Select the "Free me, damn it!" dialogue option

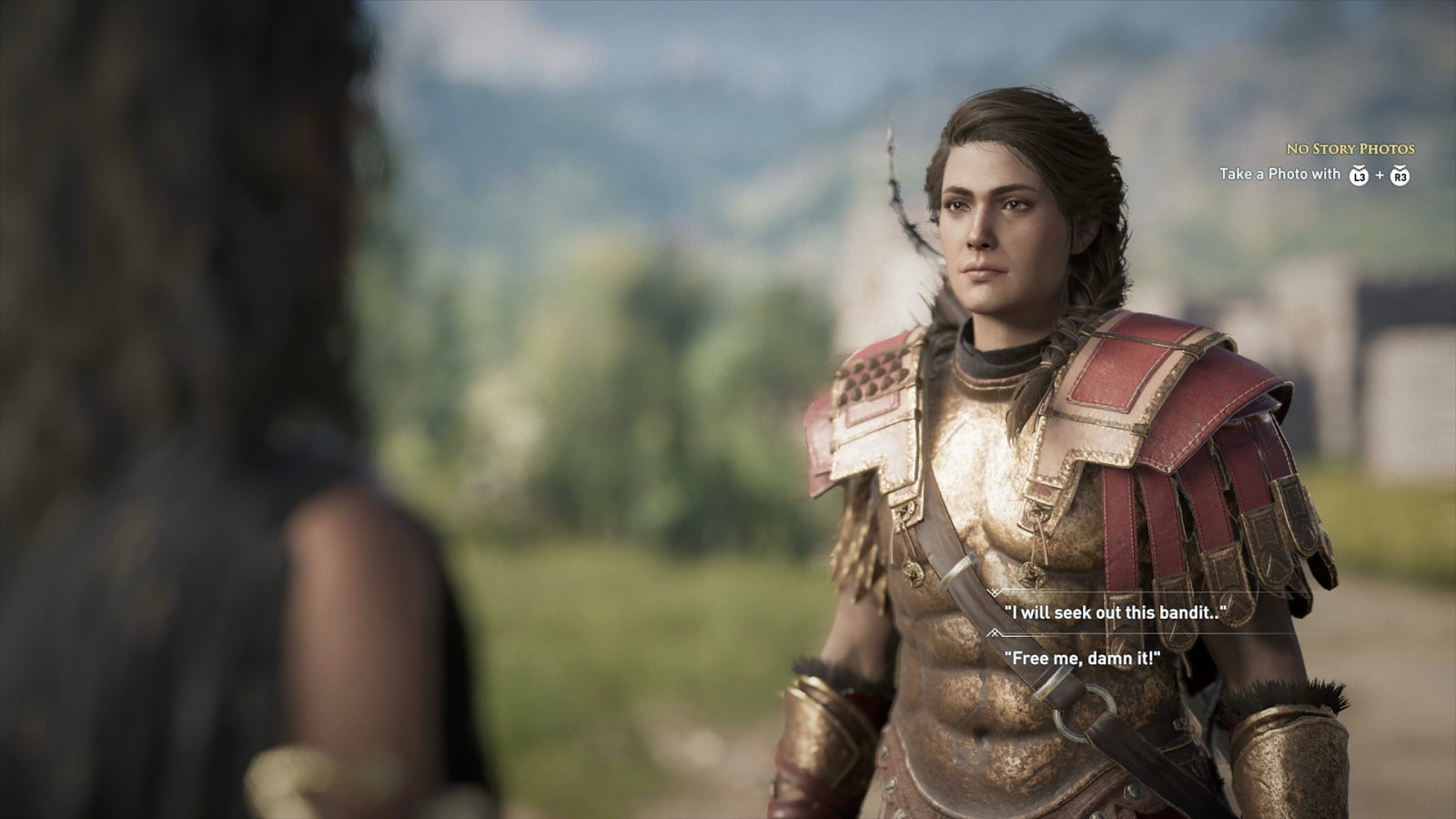[x=1081, y=657]
